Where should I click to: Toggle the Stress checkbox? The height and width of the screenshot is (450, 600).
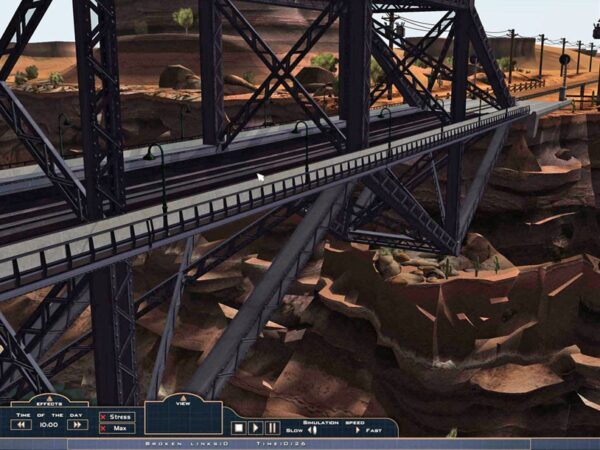pyautogui.click(x=104, y=417)
